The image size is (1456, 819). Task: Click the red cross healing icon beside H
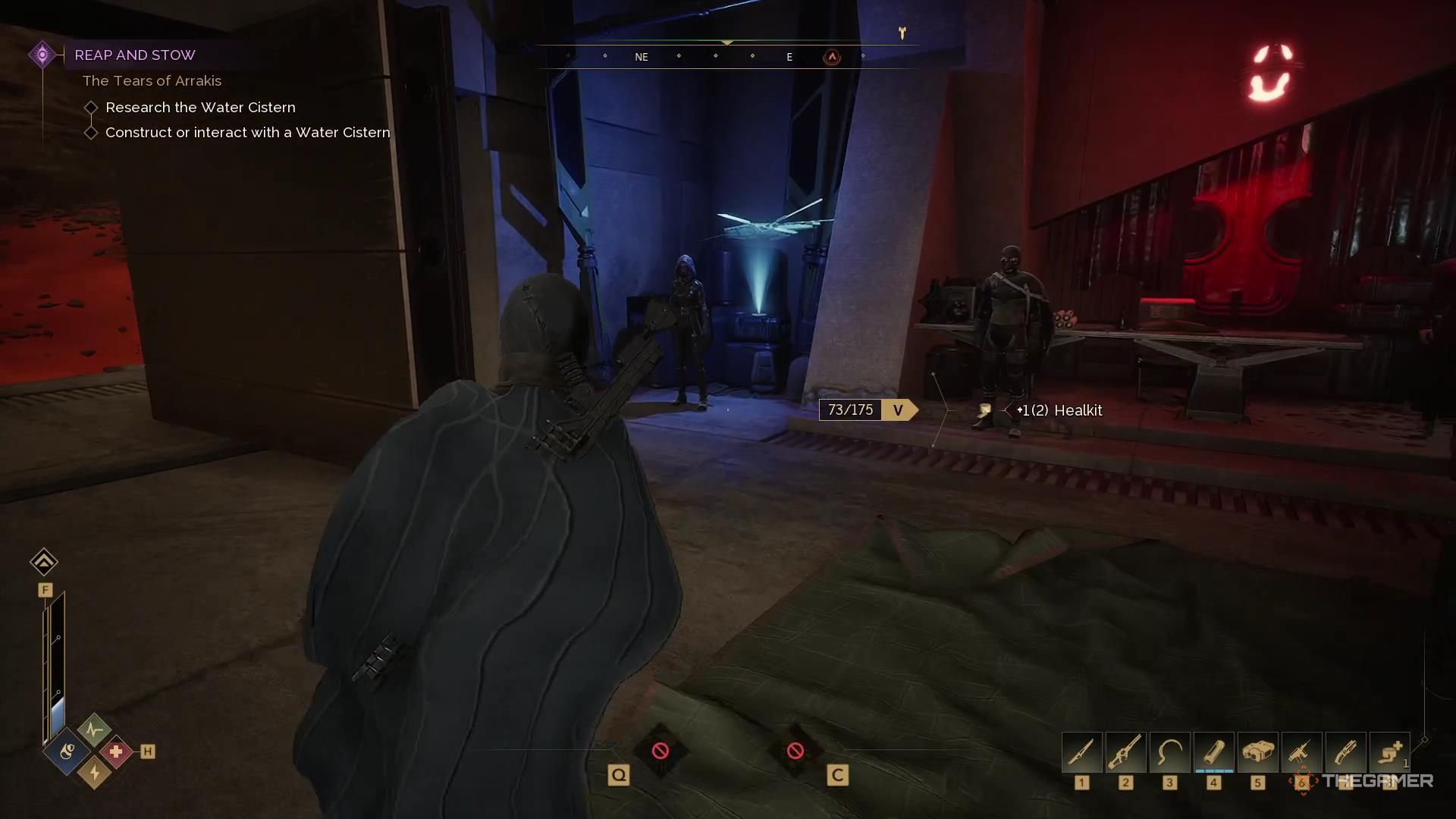(118, 753)
